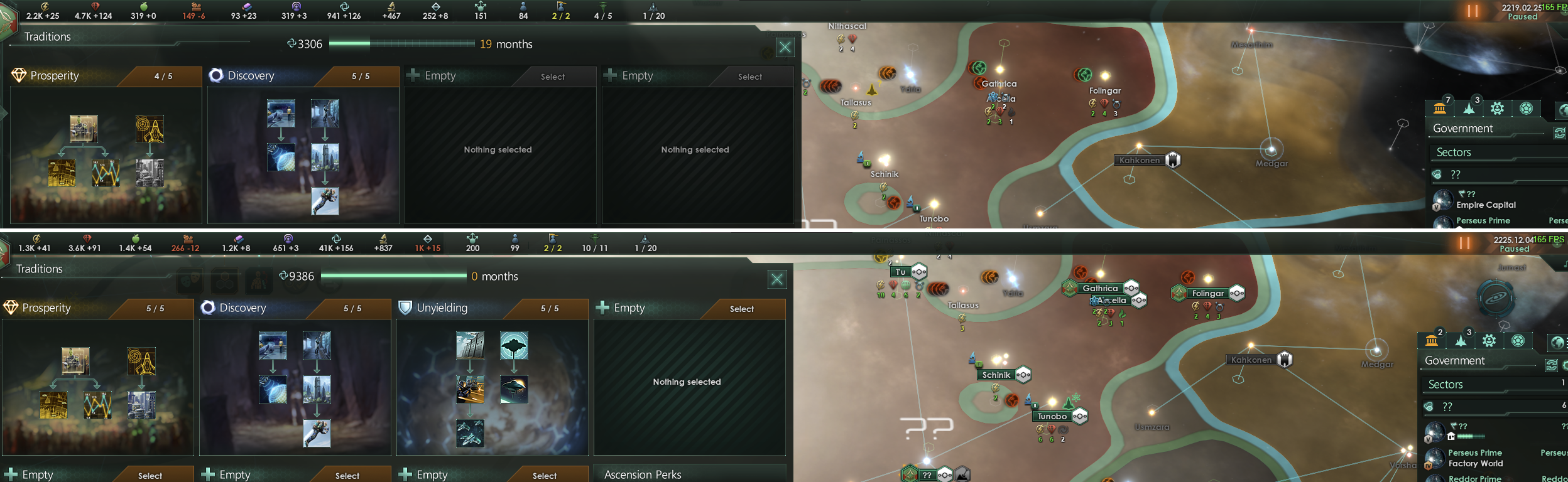The width and height of the screenshot is (1568, 482).
Task: Toggle sector resource redistribution with circular arrows icon
Action: pyautogui.click(x=1560, y=132)
